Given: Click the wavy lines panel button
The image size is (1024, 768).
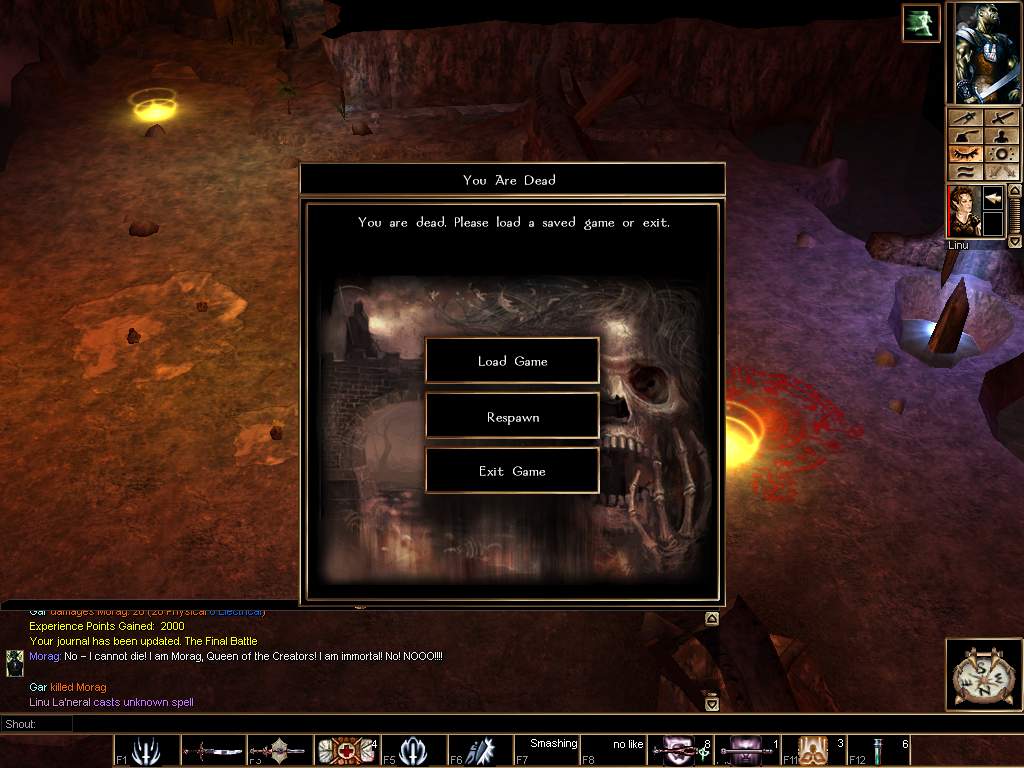Looking at the screenshot, I should point(965,172).
